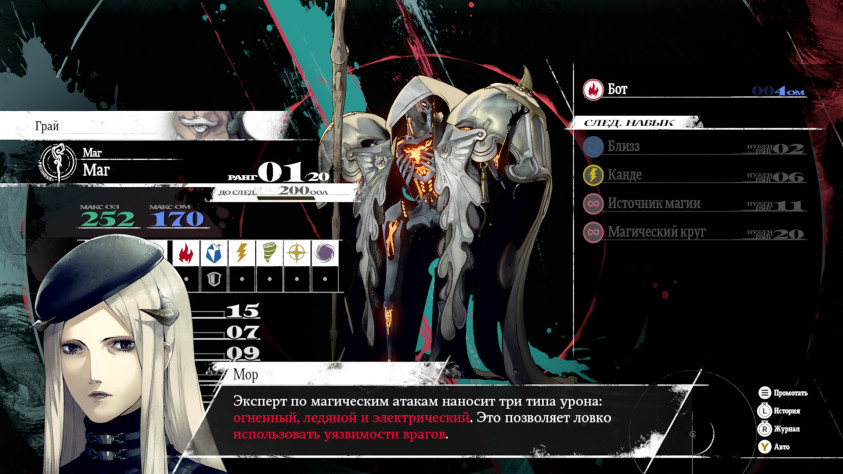Choose the Близз skill row
This screenshot has width=843, height=474.
pyautogui.click(x=690, y=147)
